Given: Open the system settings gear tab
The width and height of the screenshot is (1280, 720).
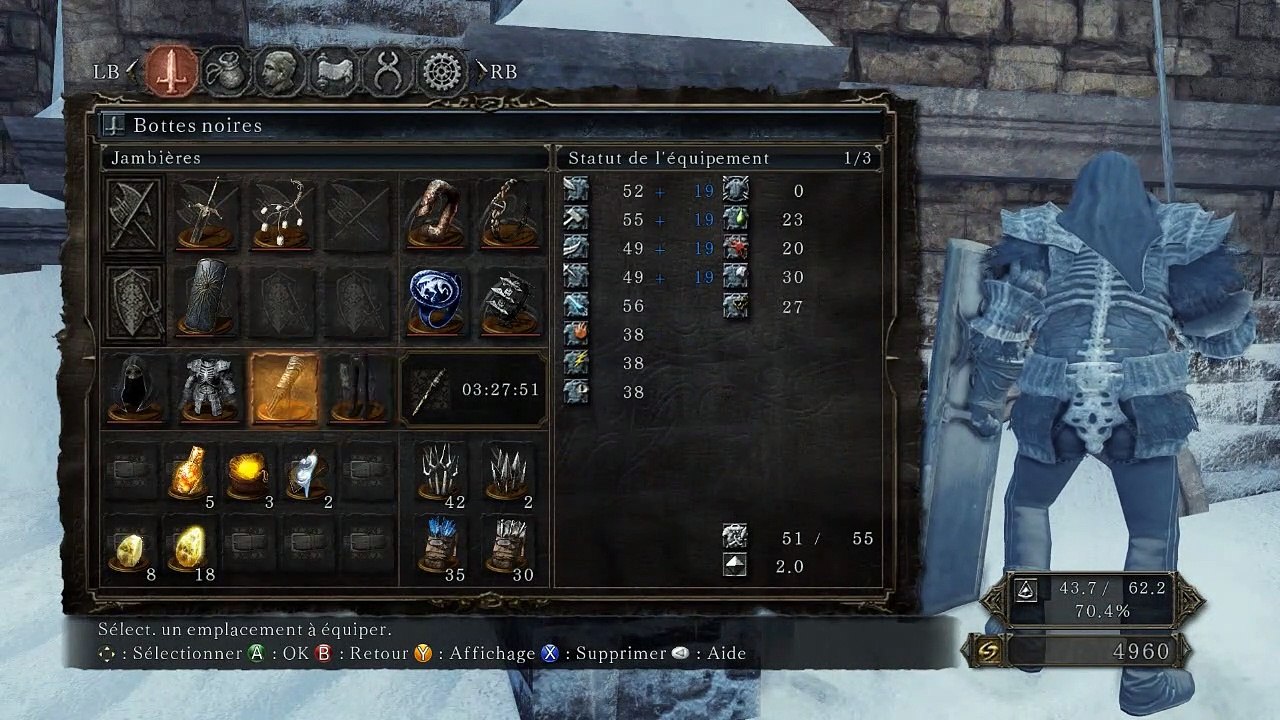Looking at the screenshot, I should coord(442,71).
